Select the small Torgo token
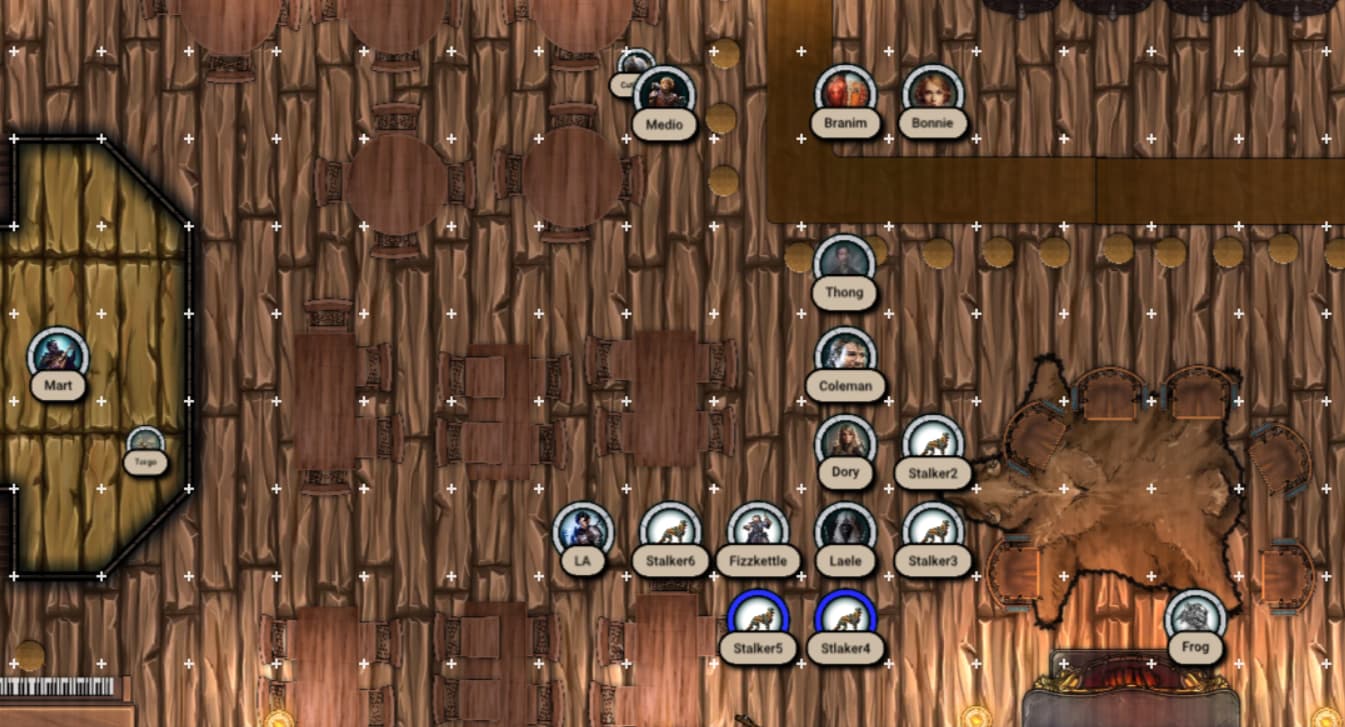The image size is (1345, 727). [x=146, y=443]
